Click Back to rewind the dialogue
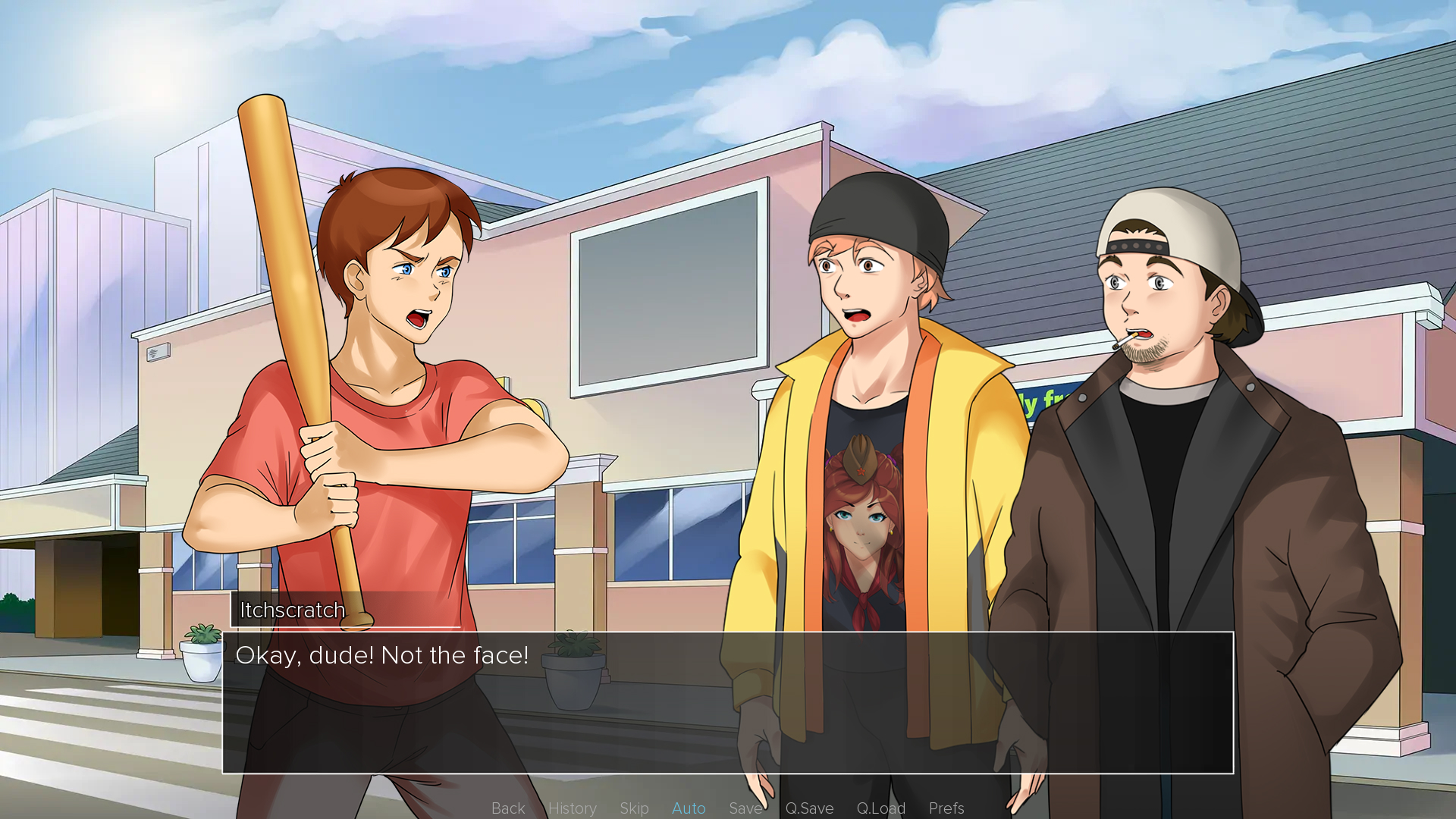 507,808
